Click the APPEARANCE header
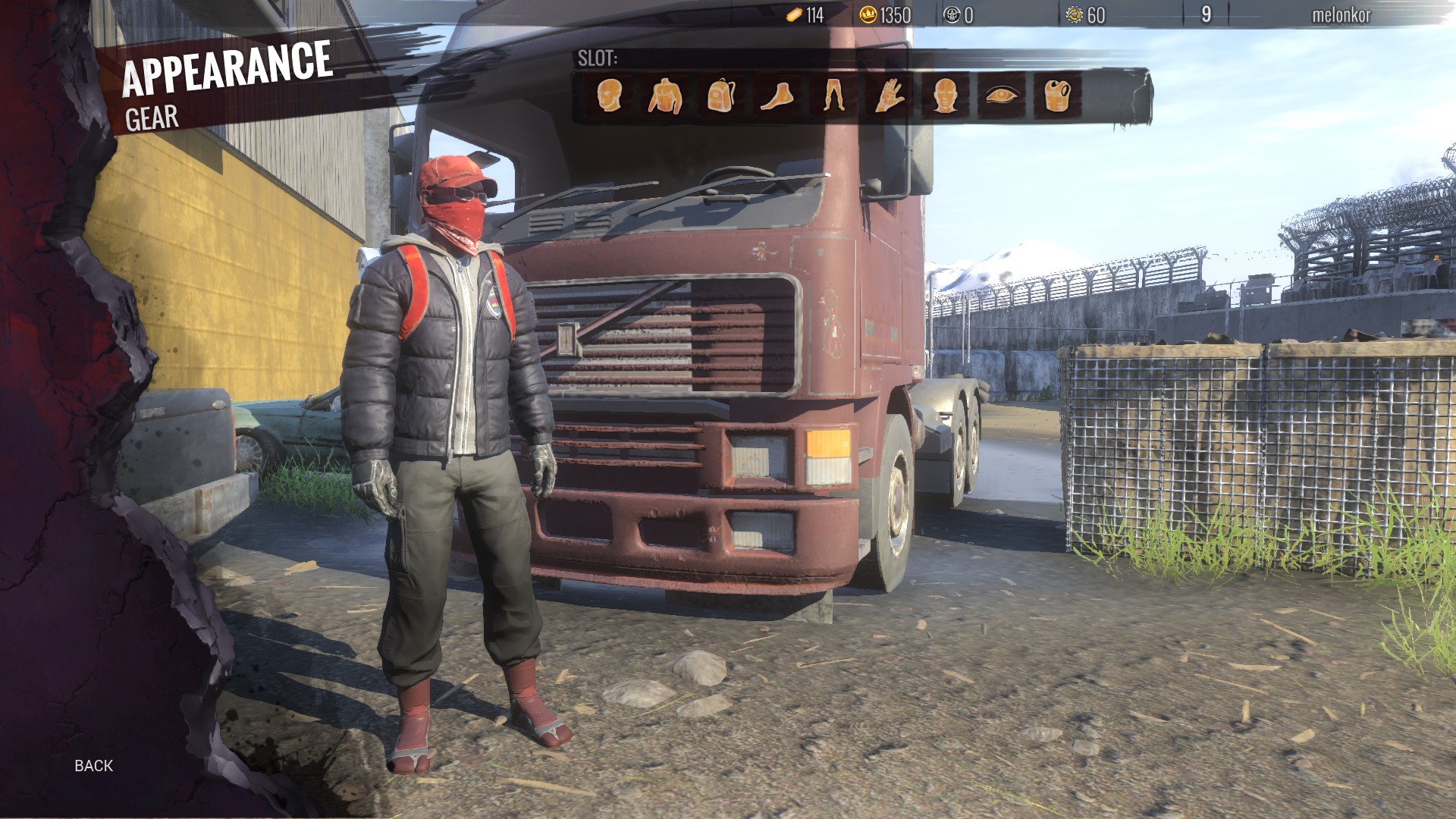This screenshot has height=819, width=1456. coord(227,72)
